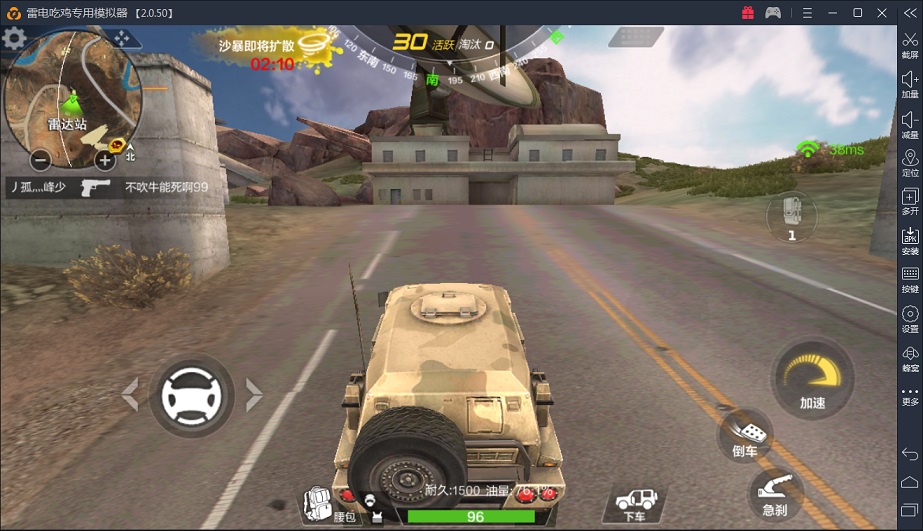Open emulator 按键 keymapping tool

pos(910,278)
